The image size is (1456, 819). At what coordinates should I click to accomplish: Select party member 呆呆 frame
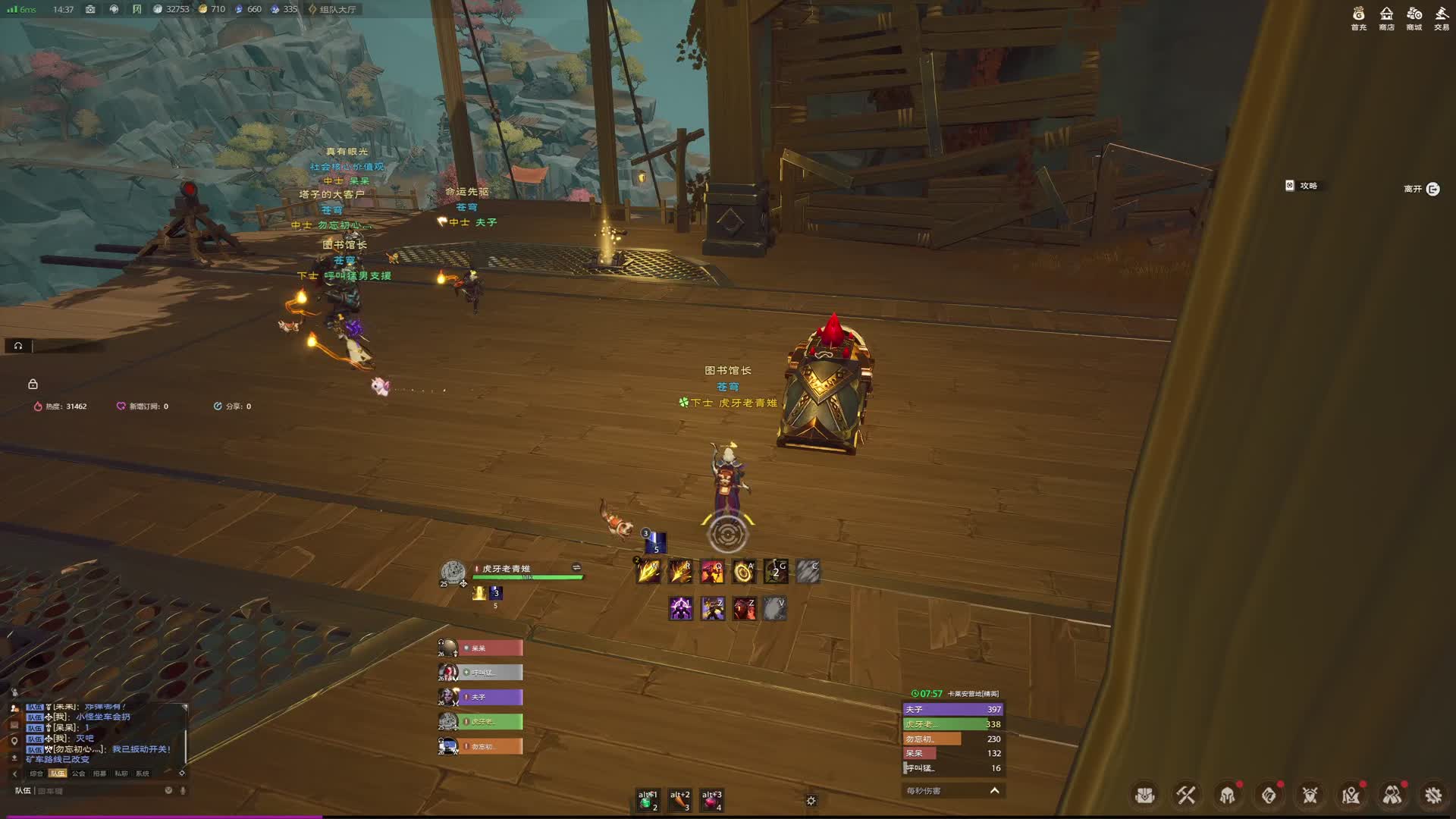490,648
